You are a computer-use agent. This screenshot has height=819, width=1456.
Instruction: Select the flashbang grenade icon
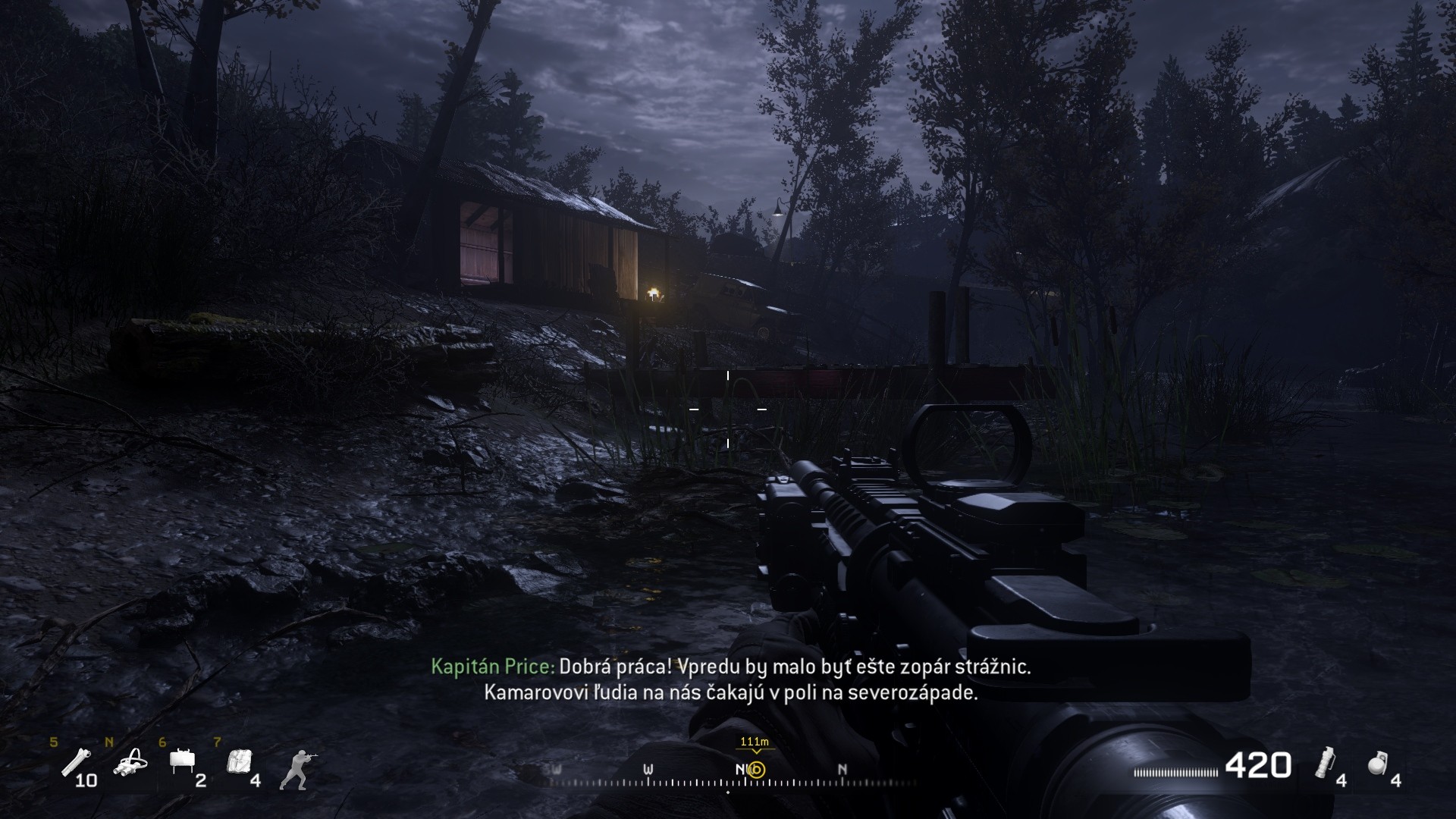[1326, 762]
